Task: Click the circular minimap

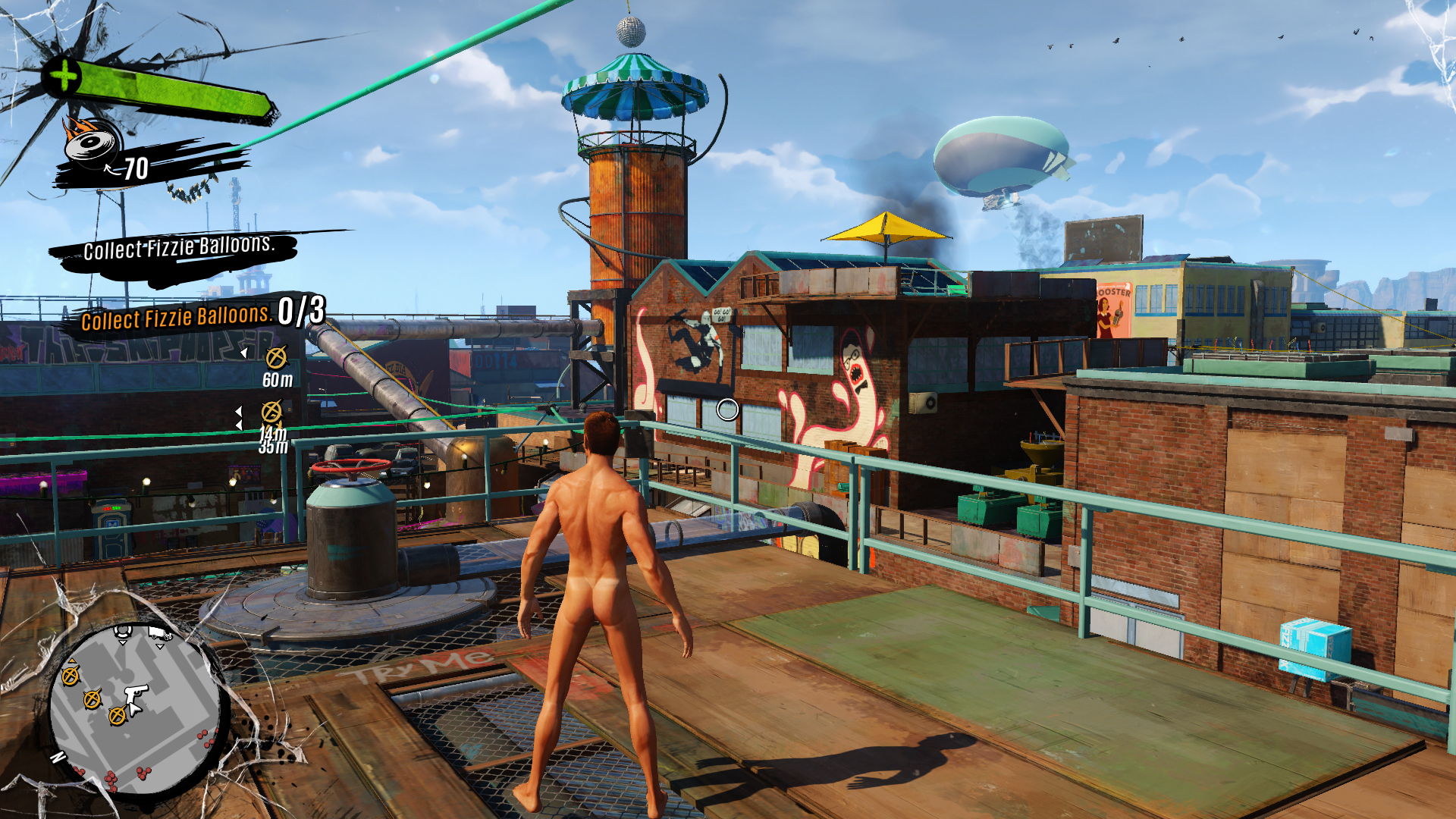Action: (x=135, y=710)
